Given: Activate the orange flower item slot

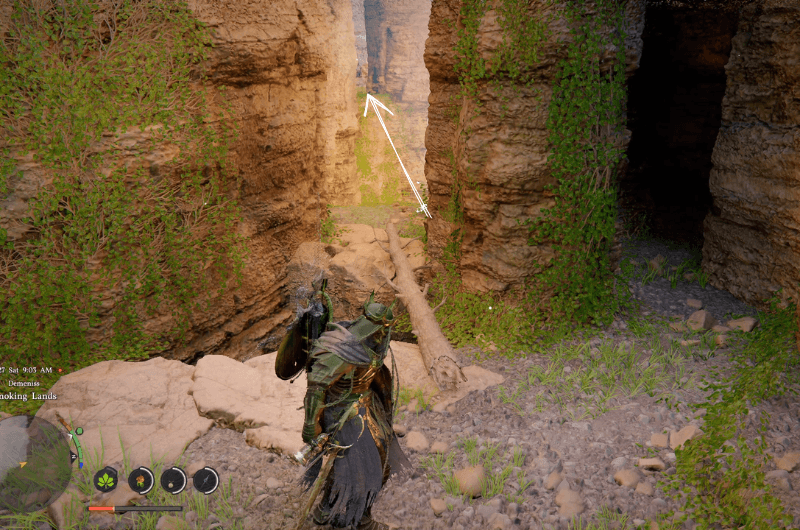Looking at the screenshot, I should coord(141,480).
